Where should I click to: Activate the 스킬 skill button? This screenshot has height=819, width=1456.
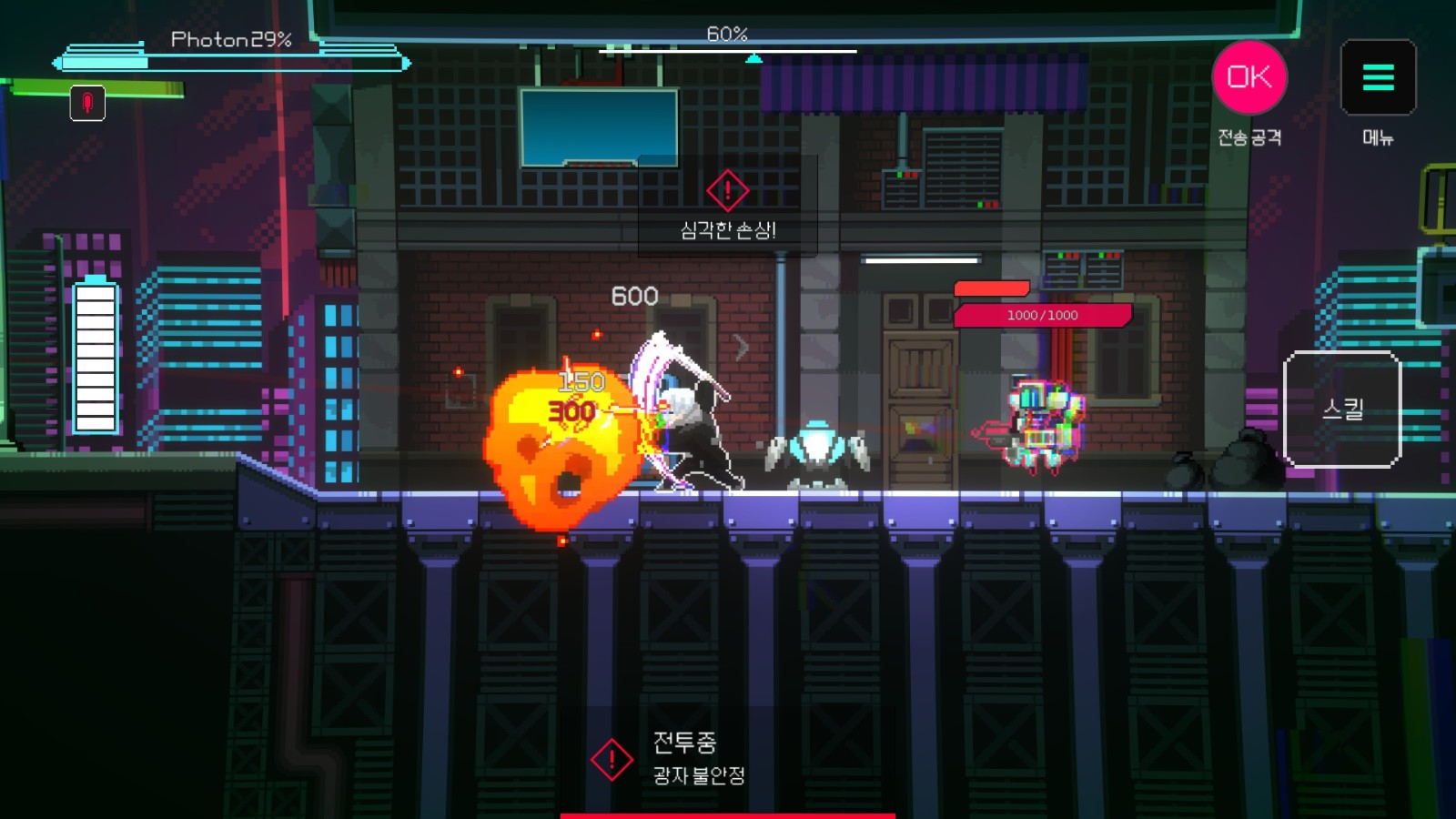[1341, 409]
